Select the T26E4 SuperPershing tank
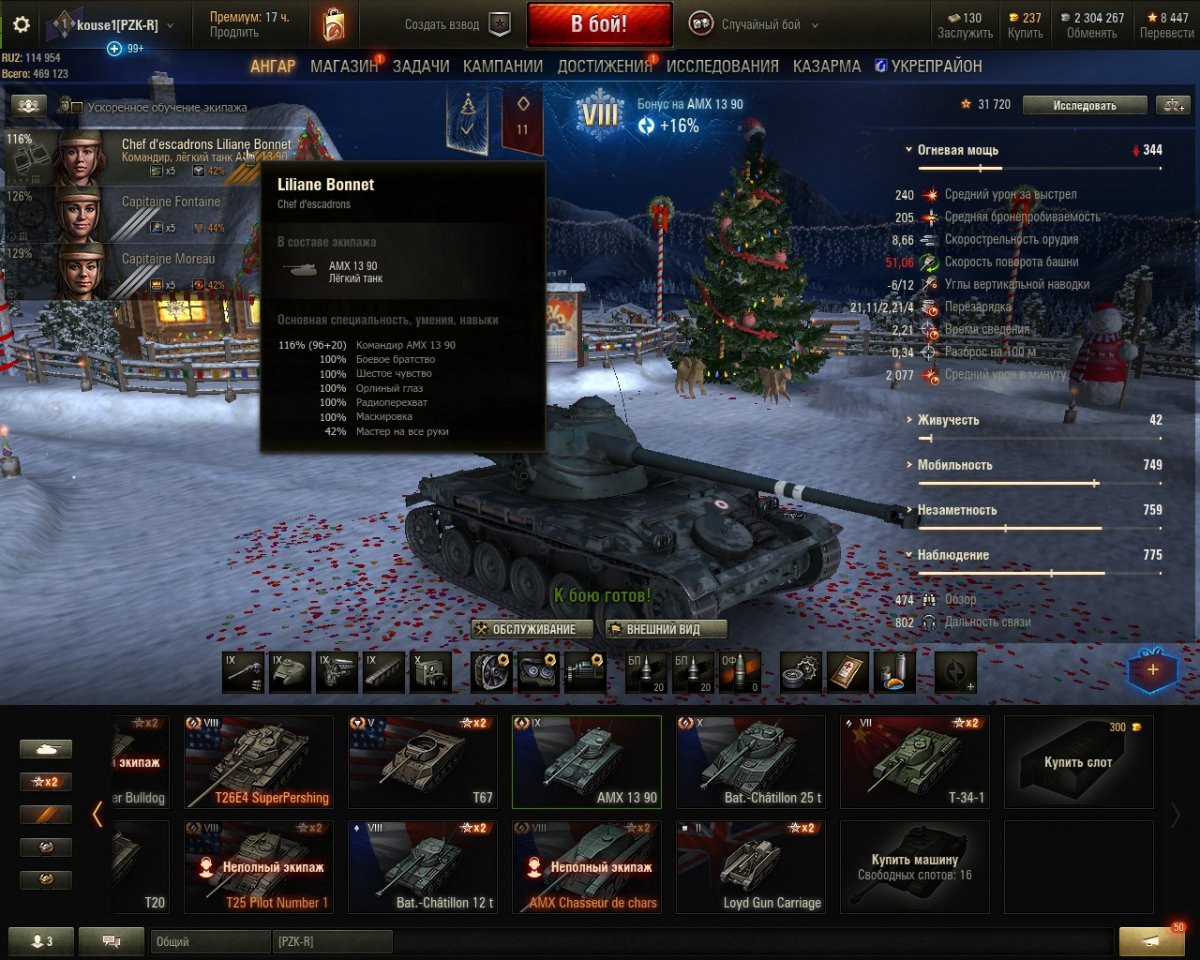Image resolution: width=1200 pixels, height=960 pixels. [x=258, y=760]
